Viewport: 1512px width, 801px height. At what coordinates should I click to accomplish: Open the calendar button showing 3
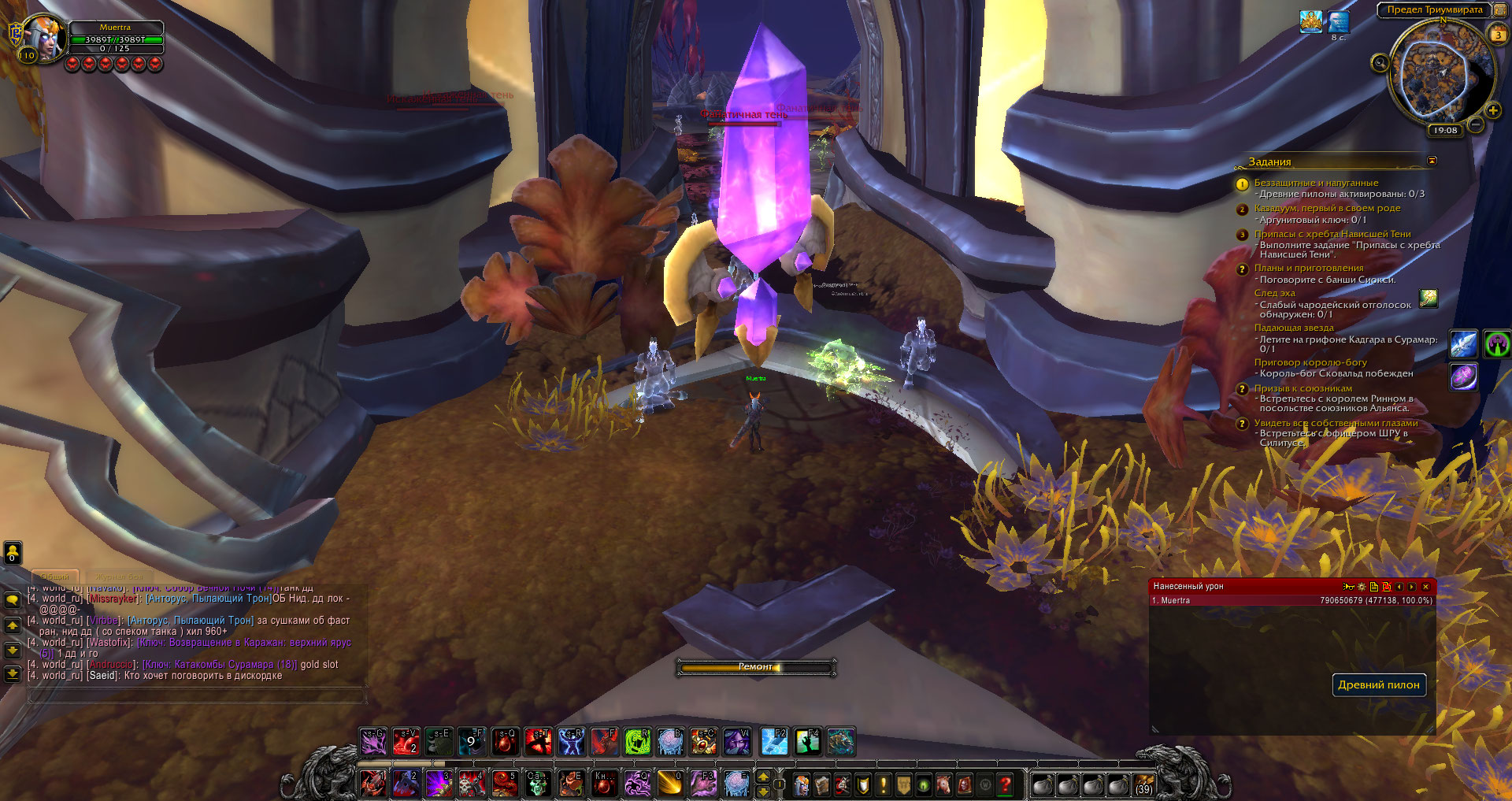(x=1498, y=34)
